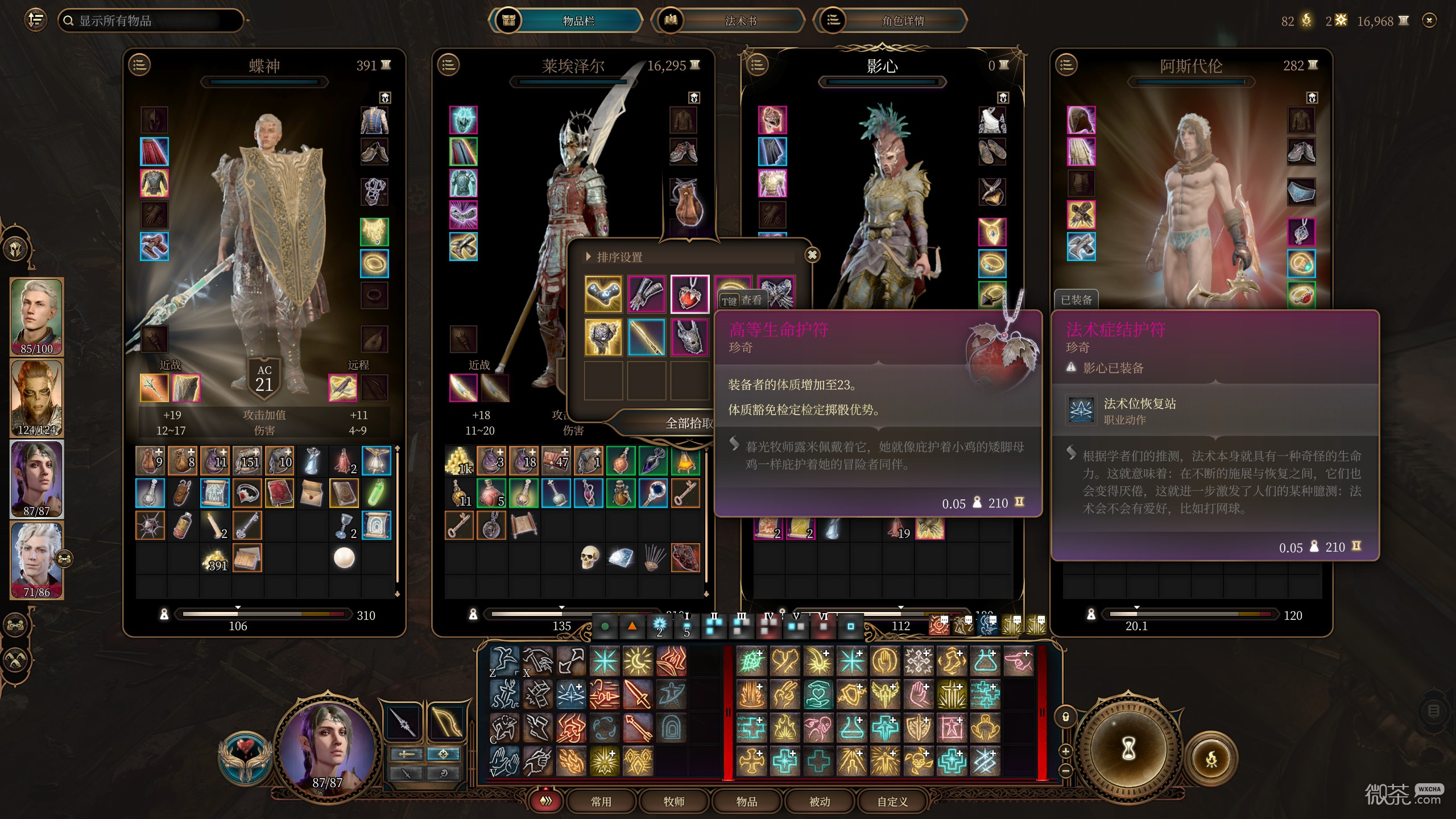Open the 牧师 hotbar tab
The image size is (1456, 819).
[674, 801]
